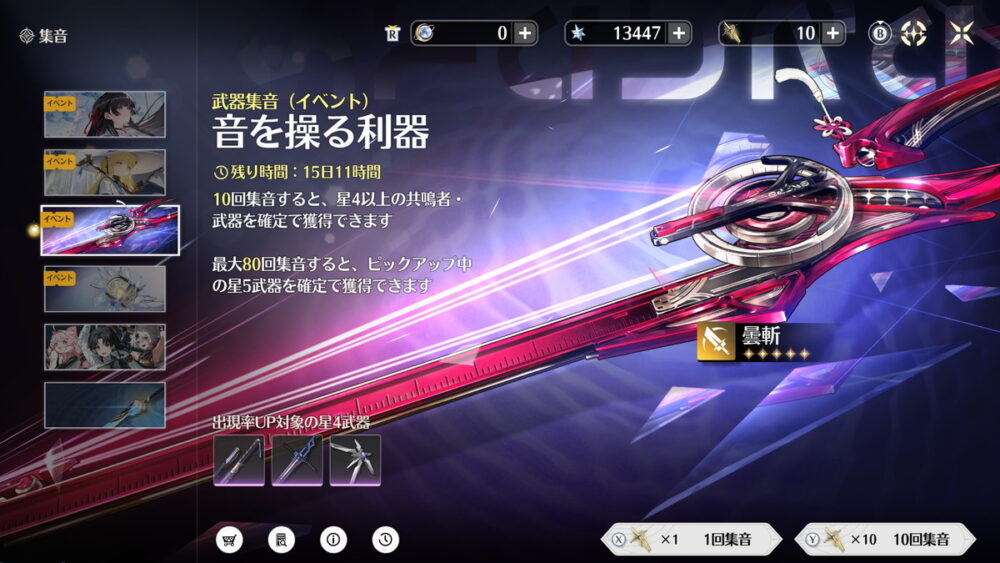1000x563 pixels.
Task: Select the red sword weapon event banner
Action: [110, 230]
